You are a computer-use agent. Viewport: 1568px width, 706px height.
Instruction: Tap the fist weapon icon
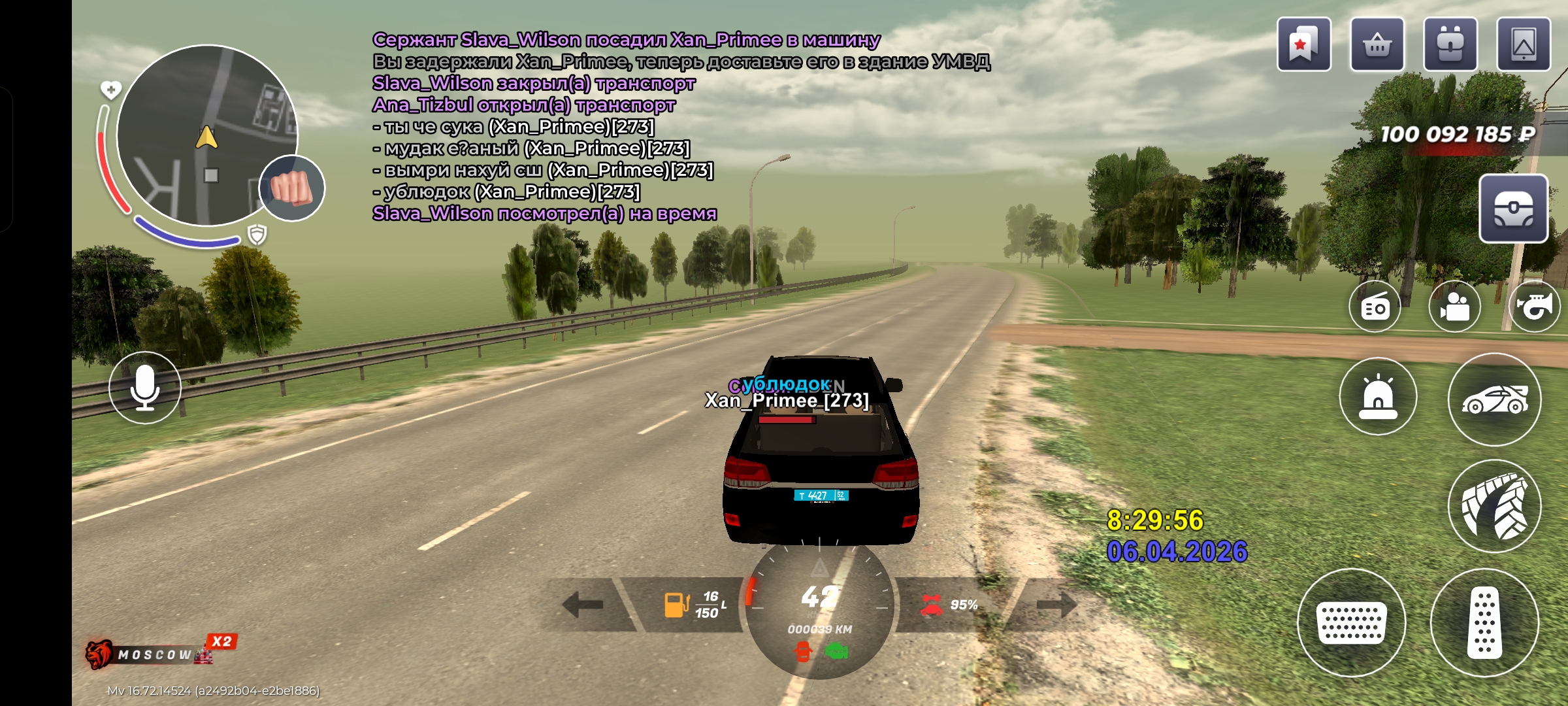[291, 188]
